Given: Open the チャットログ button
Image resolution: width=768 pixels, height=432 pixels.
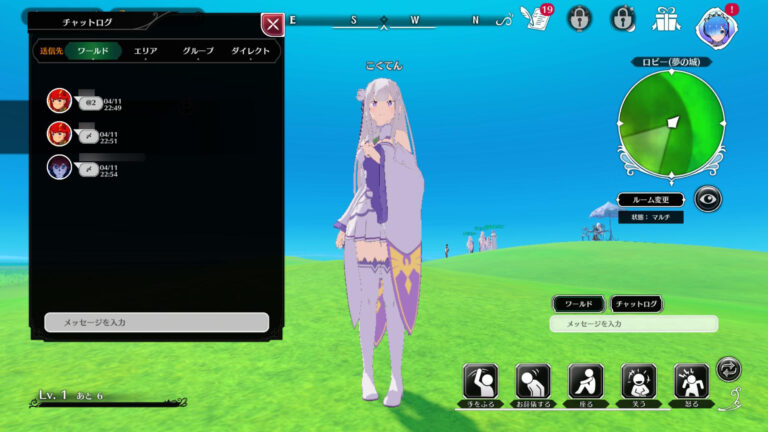Looking at the screenshot, I should click(636, 304).
